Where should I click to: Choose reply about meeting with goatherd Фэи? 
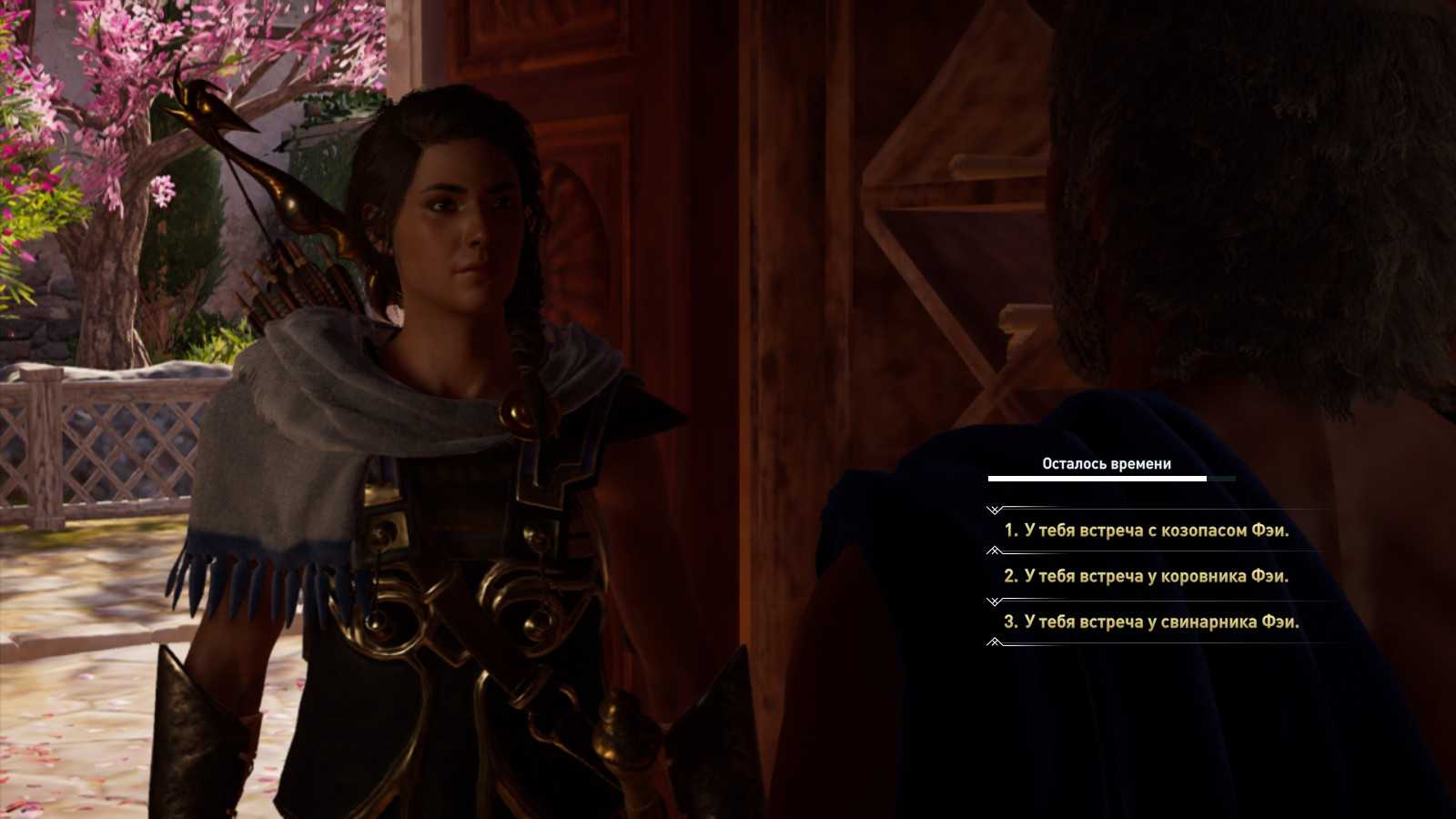click(x=1147, y=531)
